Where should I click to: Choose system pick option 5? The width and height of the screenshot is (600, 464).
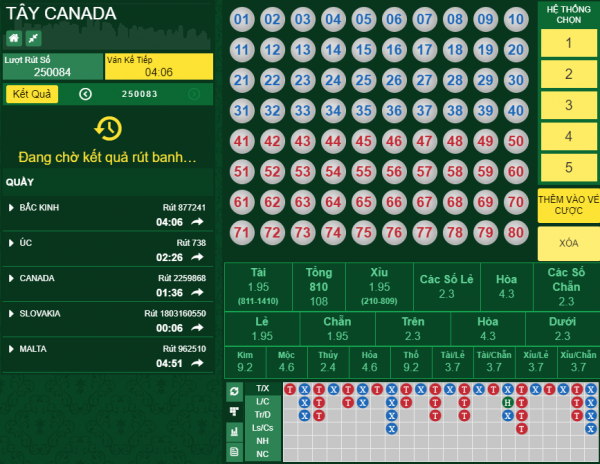click(x=568, y=167)
